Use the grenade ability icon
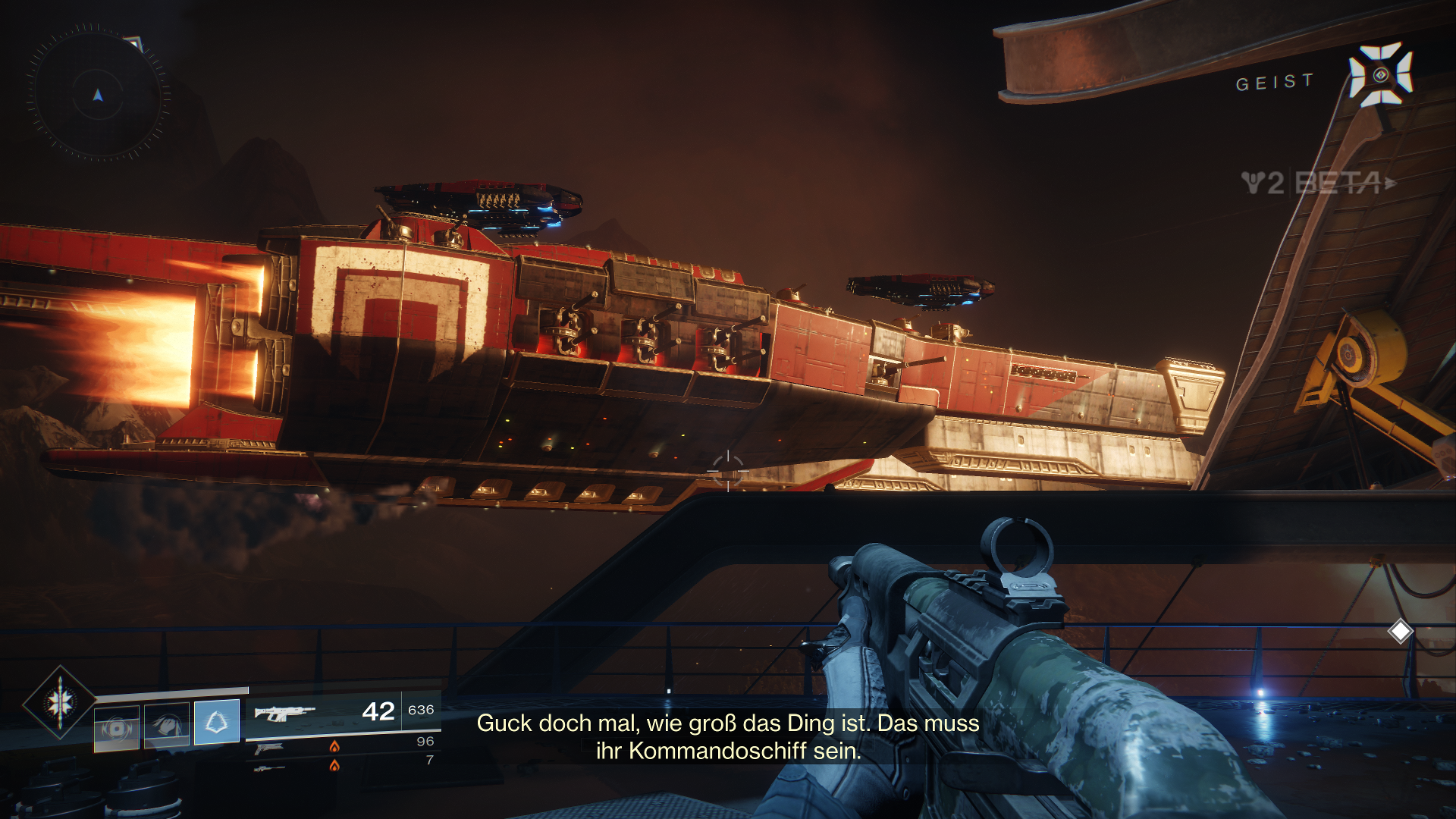 (x=117, y=729)
